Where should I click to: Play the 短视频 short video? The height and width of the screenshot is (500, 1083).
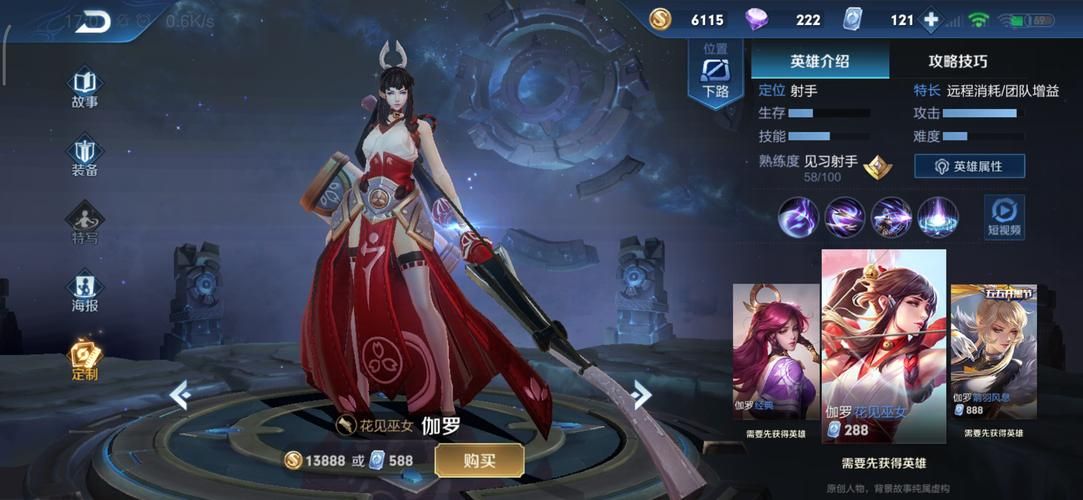[1004, 216]
